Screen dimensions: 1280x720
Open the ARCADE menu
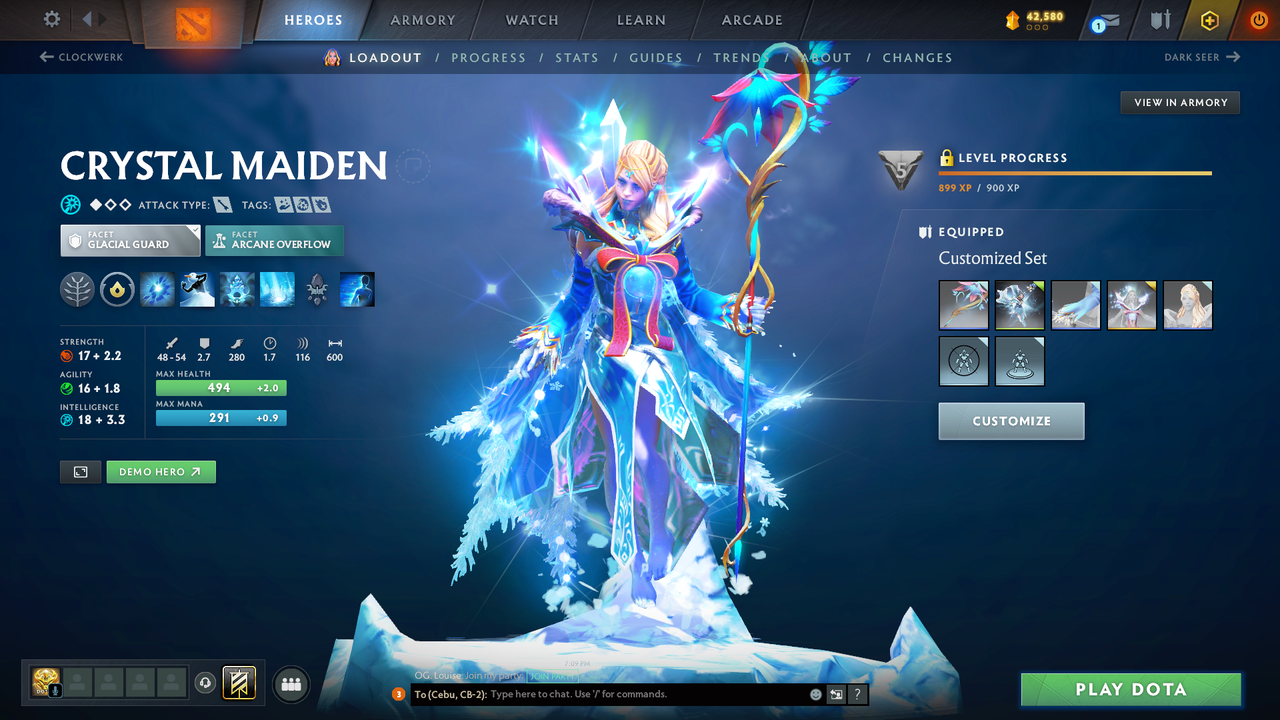pyautogui.click(x=751, y=20)
